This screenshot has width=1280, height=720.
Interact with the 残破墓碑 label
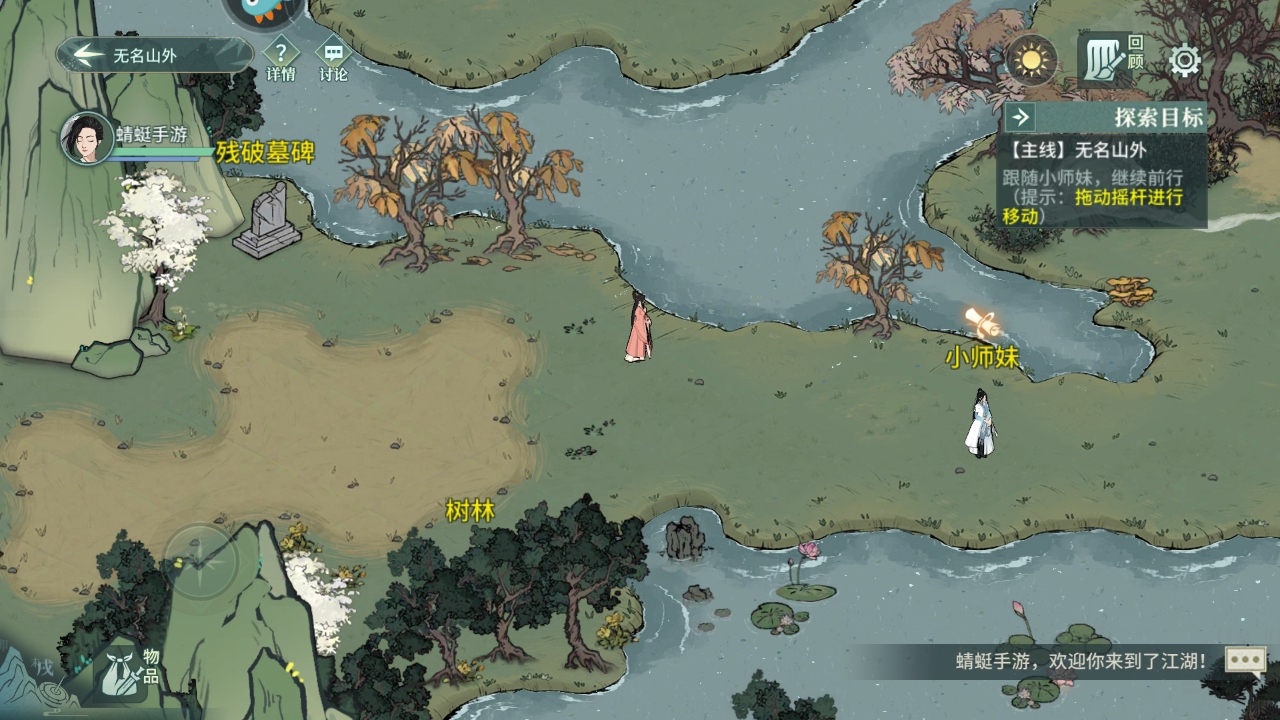[x=265, y=152]
